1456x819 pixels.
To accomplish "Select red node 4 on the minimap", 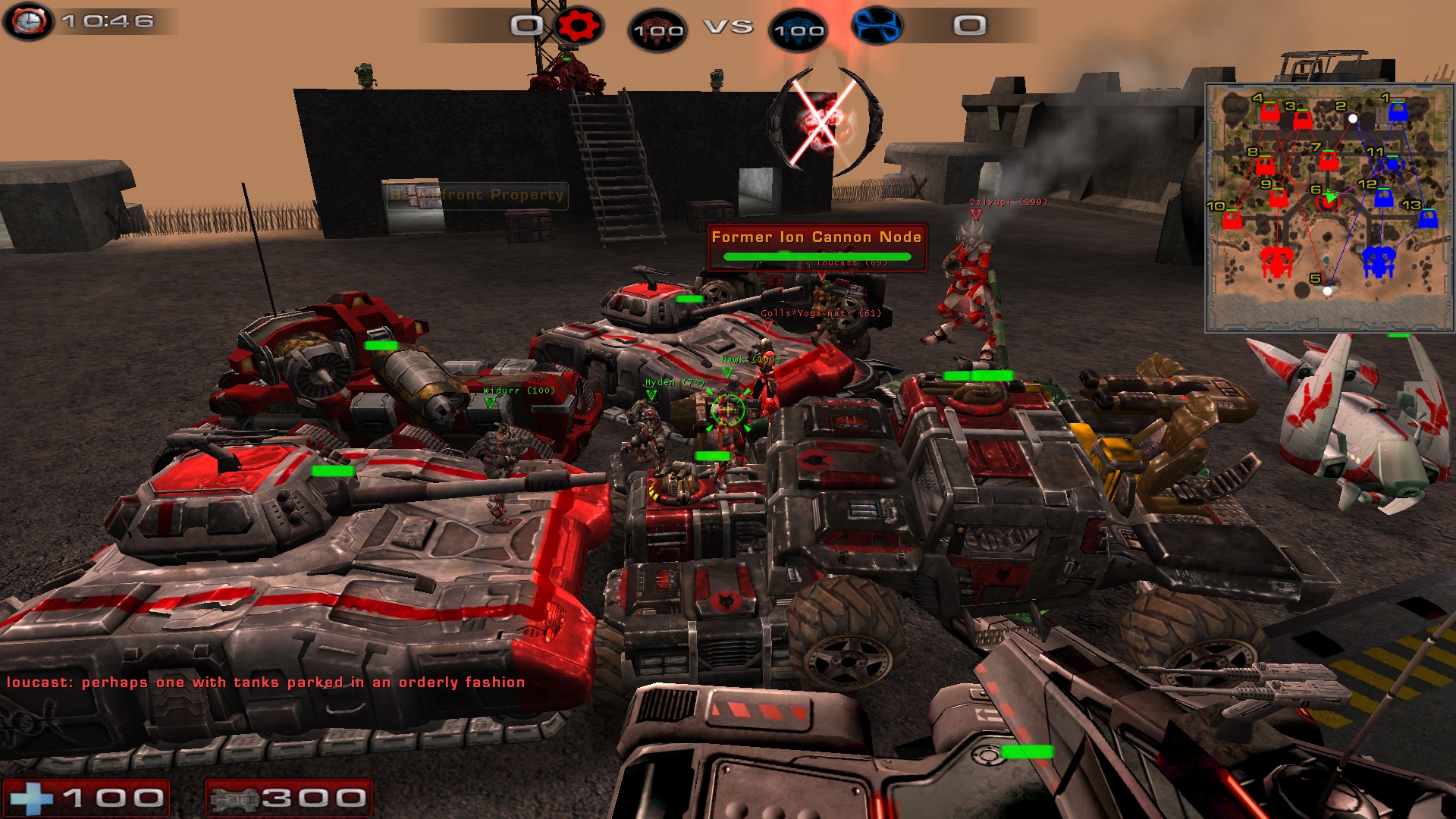I will (1270, 113).
